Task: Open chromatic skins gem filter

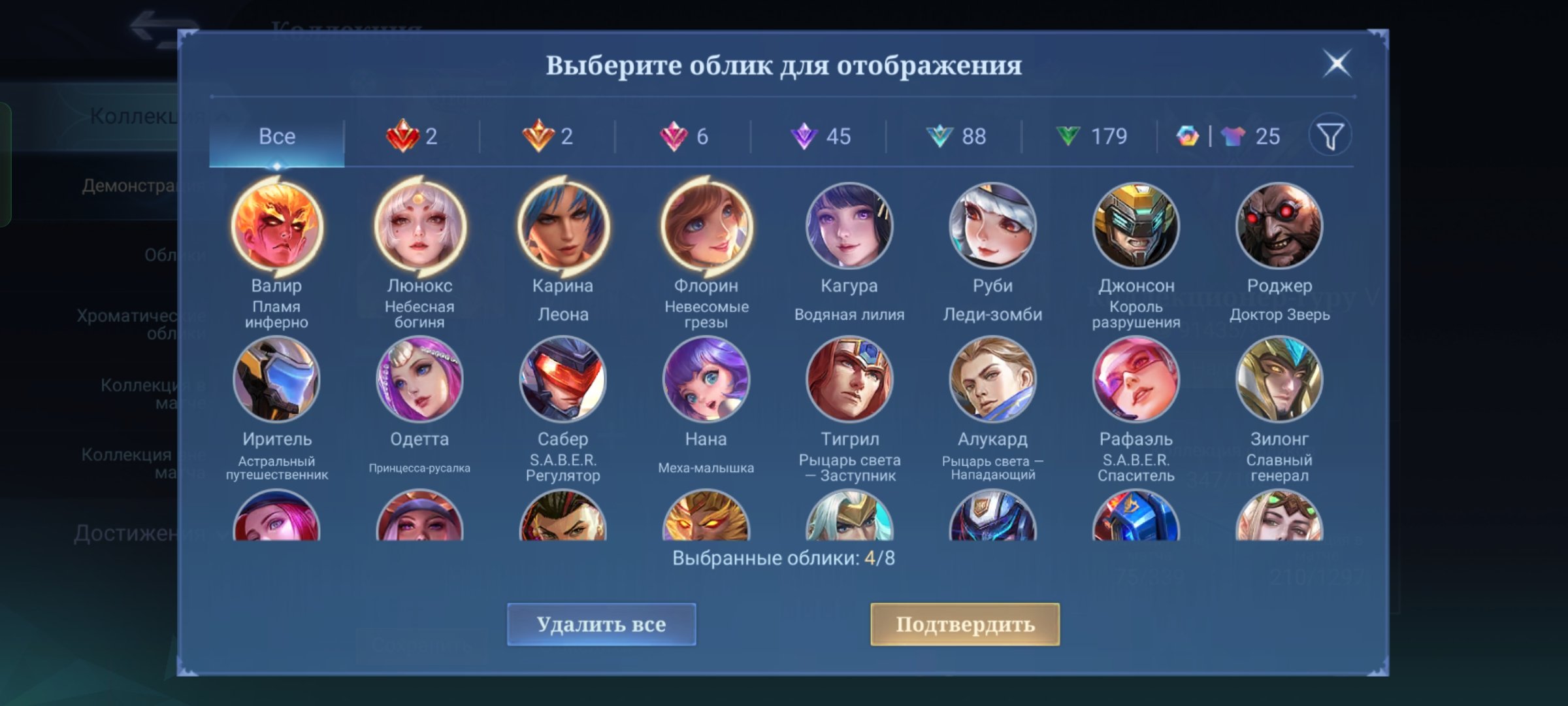Action: [x=1187, y=136]
